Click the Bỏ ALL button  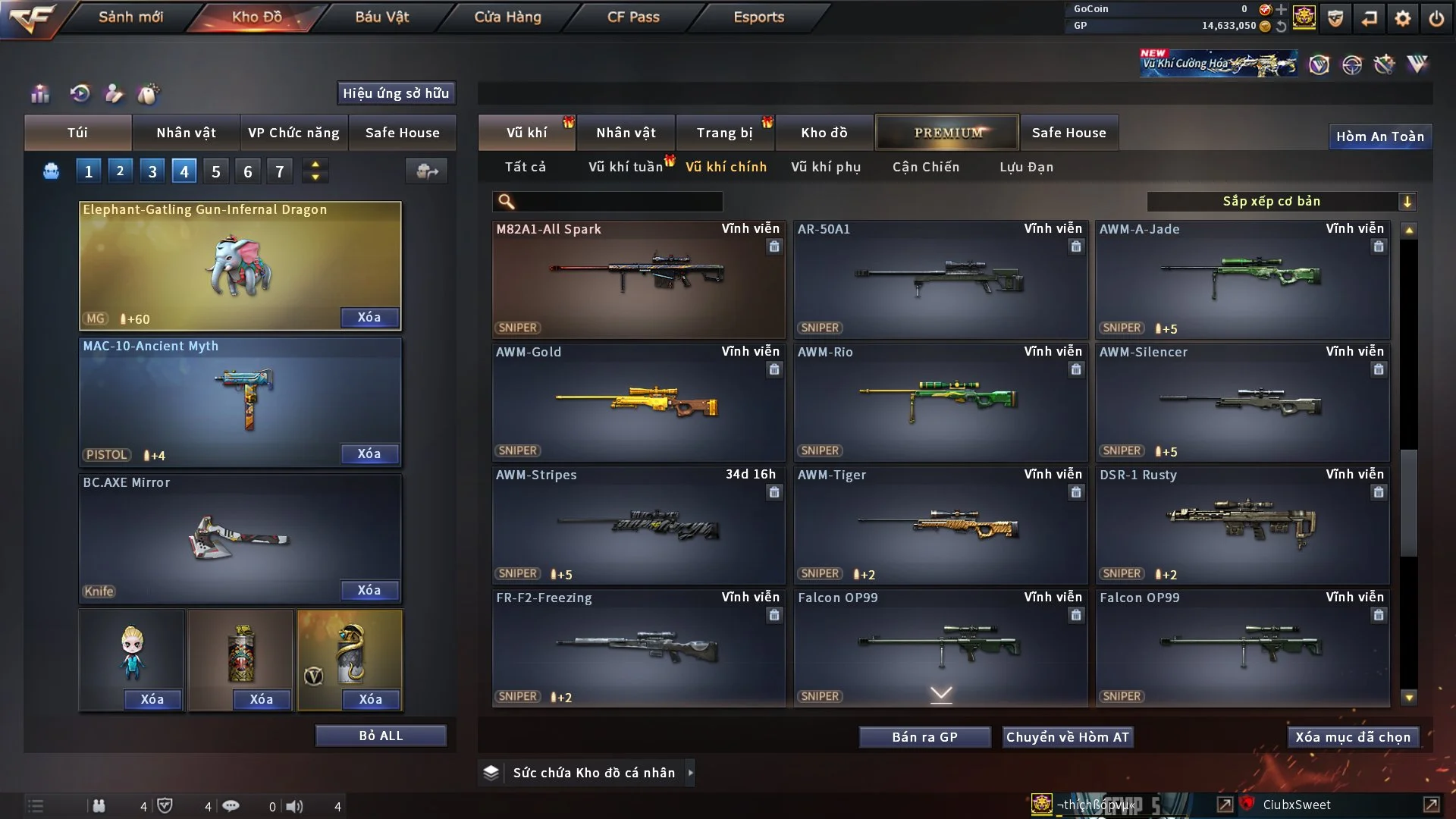point(381,736)
